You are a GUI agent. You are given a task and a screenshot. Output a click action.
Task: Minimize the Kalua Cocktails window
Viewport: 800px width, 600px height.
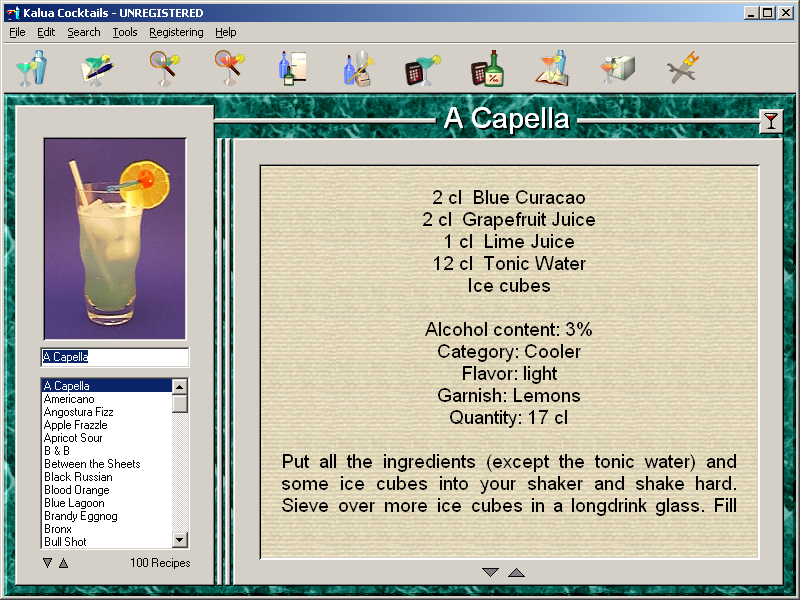751,13
